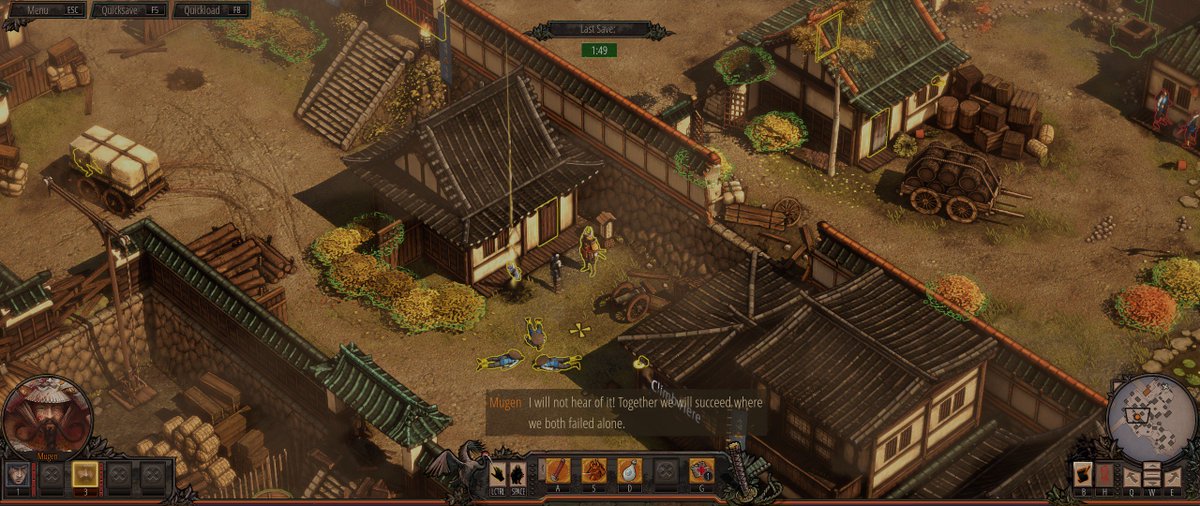Open the Menu button
Screen dimensions: 1200x506
[46, 10]
